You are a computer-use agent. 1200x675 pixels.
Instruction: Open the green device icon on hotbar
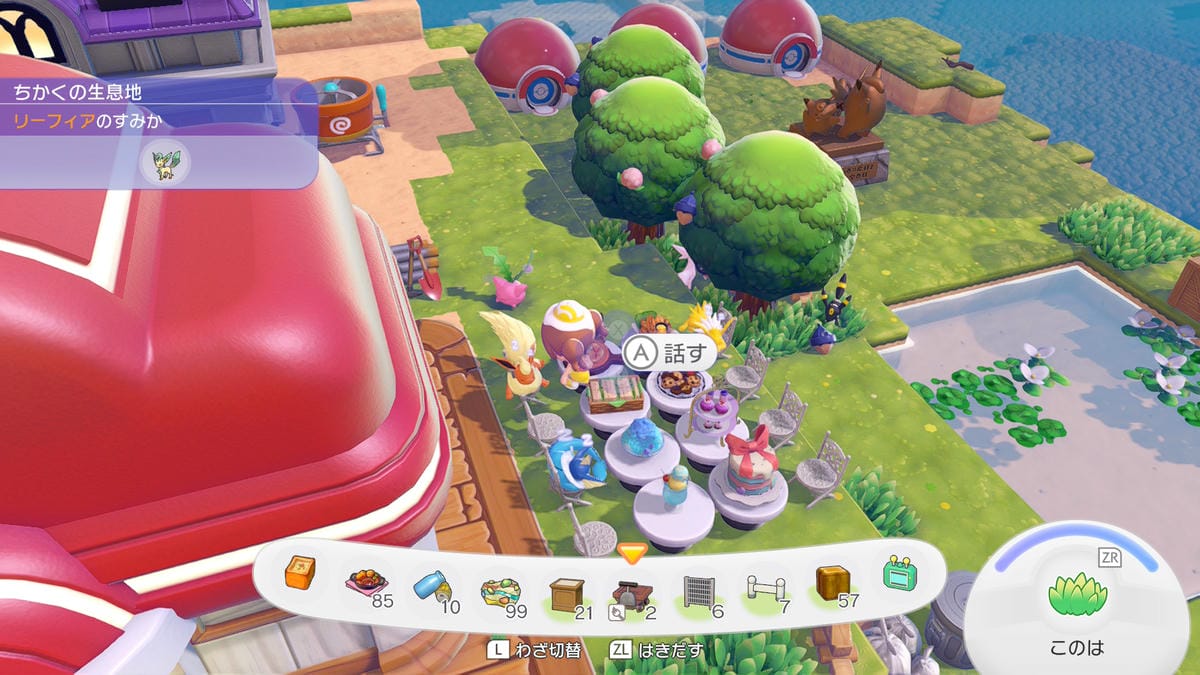pyautogui.click(x=899, y=574)
